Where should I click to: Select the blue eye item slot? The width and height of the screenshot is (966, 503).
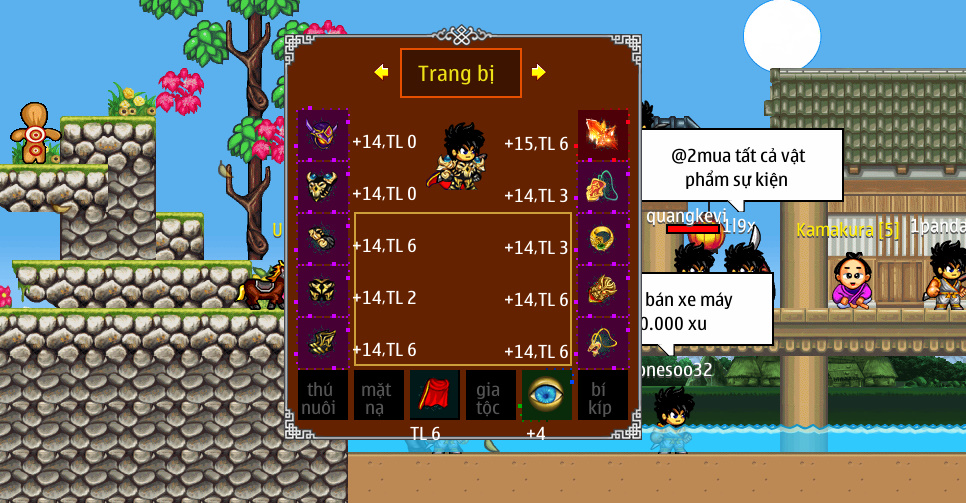coord(547,395)
